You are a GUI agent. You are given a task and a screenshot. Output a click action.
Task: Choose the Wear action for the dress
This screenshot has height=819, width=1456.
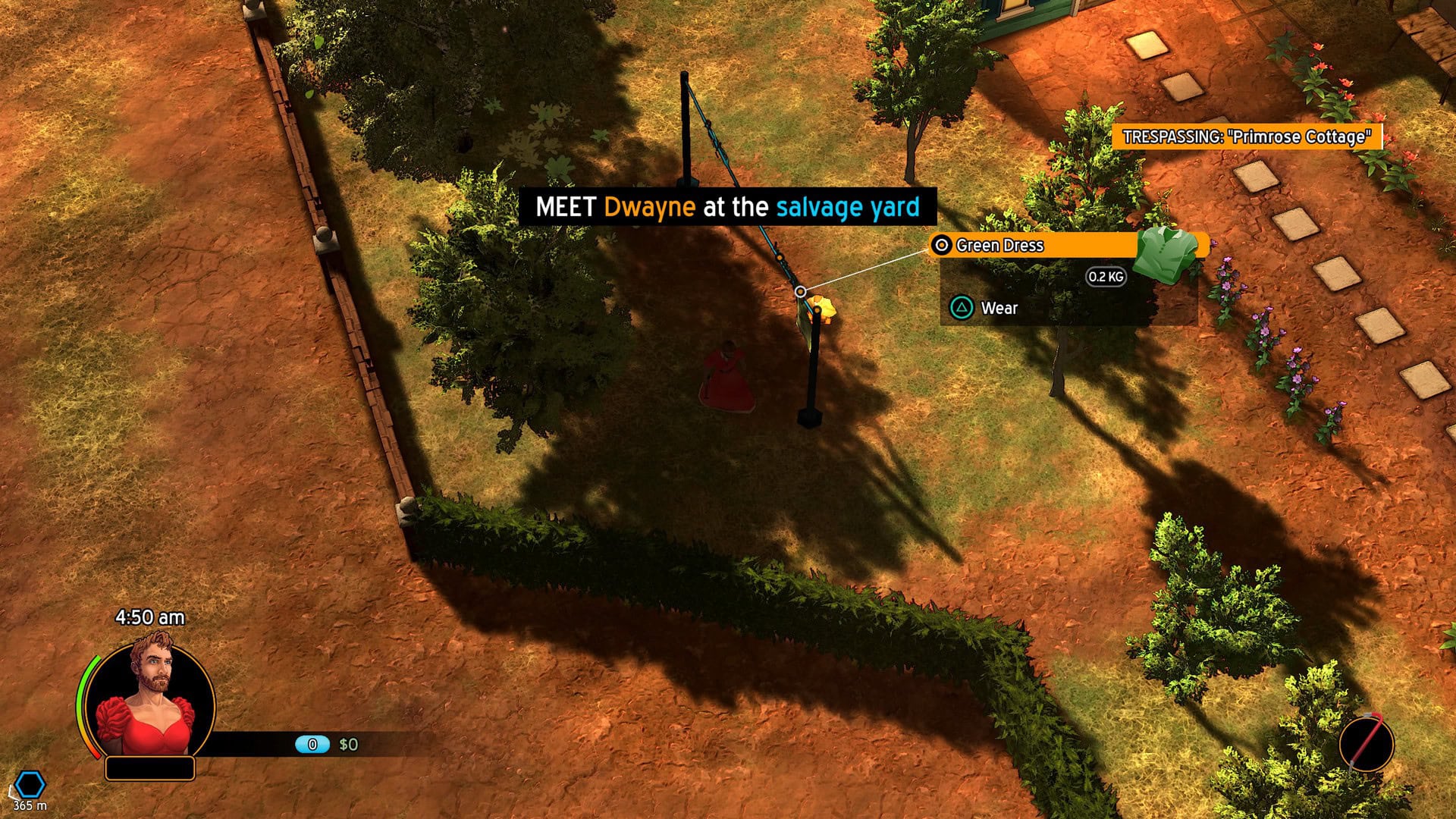(x=998, y=308)
